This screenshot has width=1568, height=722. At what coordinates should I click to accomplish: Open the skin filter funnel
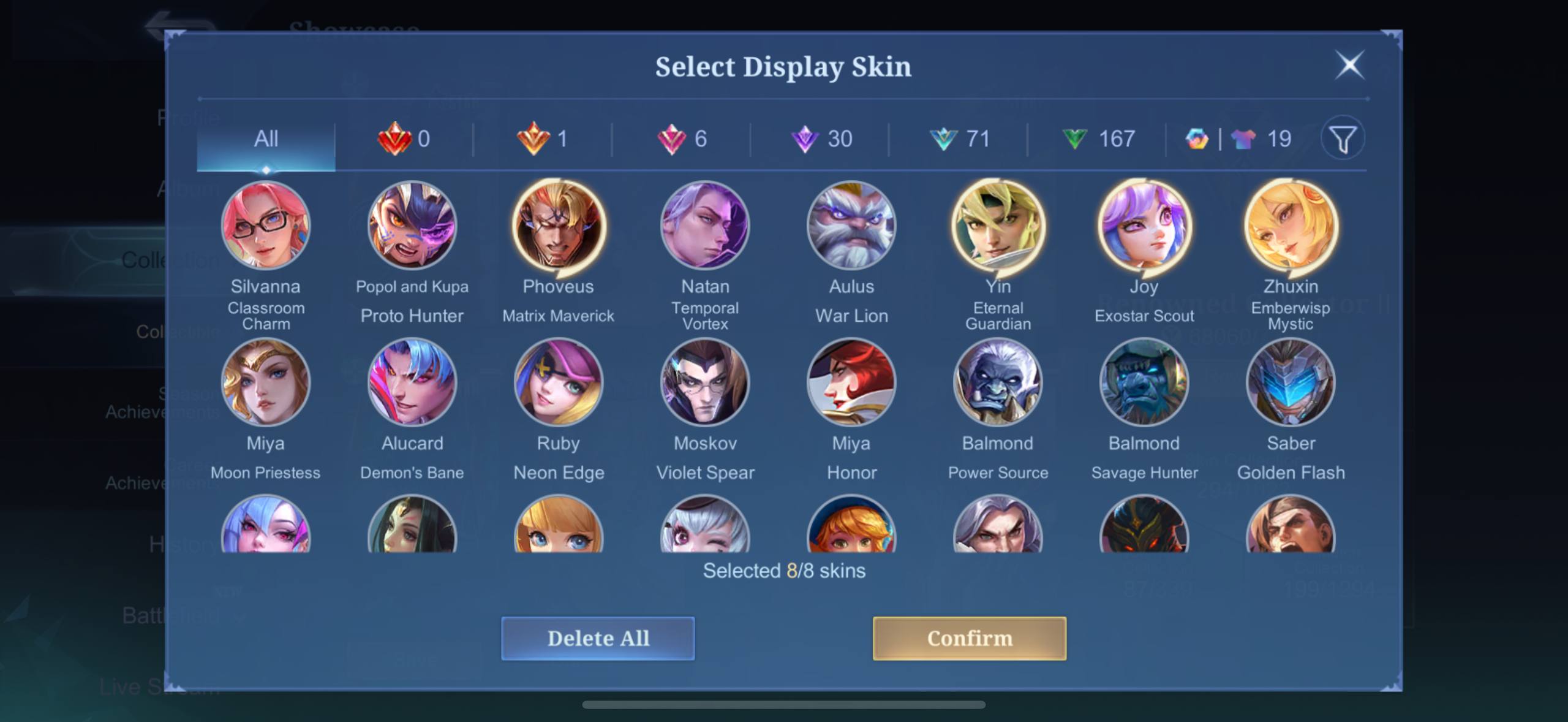[x=1343, y=139]
